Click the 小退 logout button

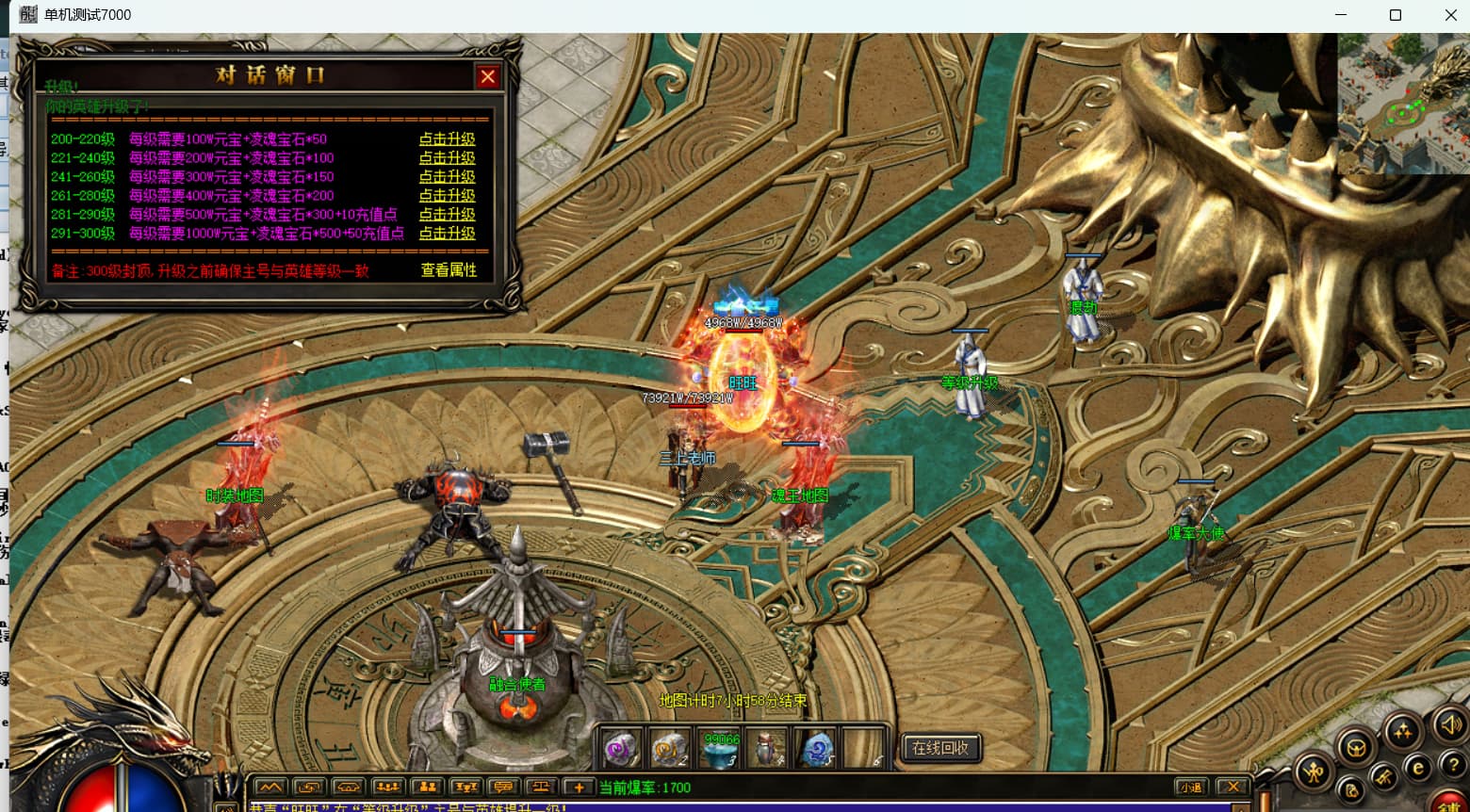click(1190, 788)
